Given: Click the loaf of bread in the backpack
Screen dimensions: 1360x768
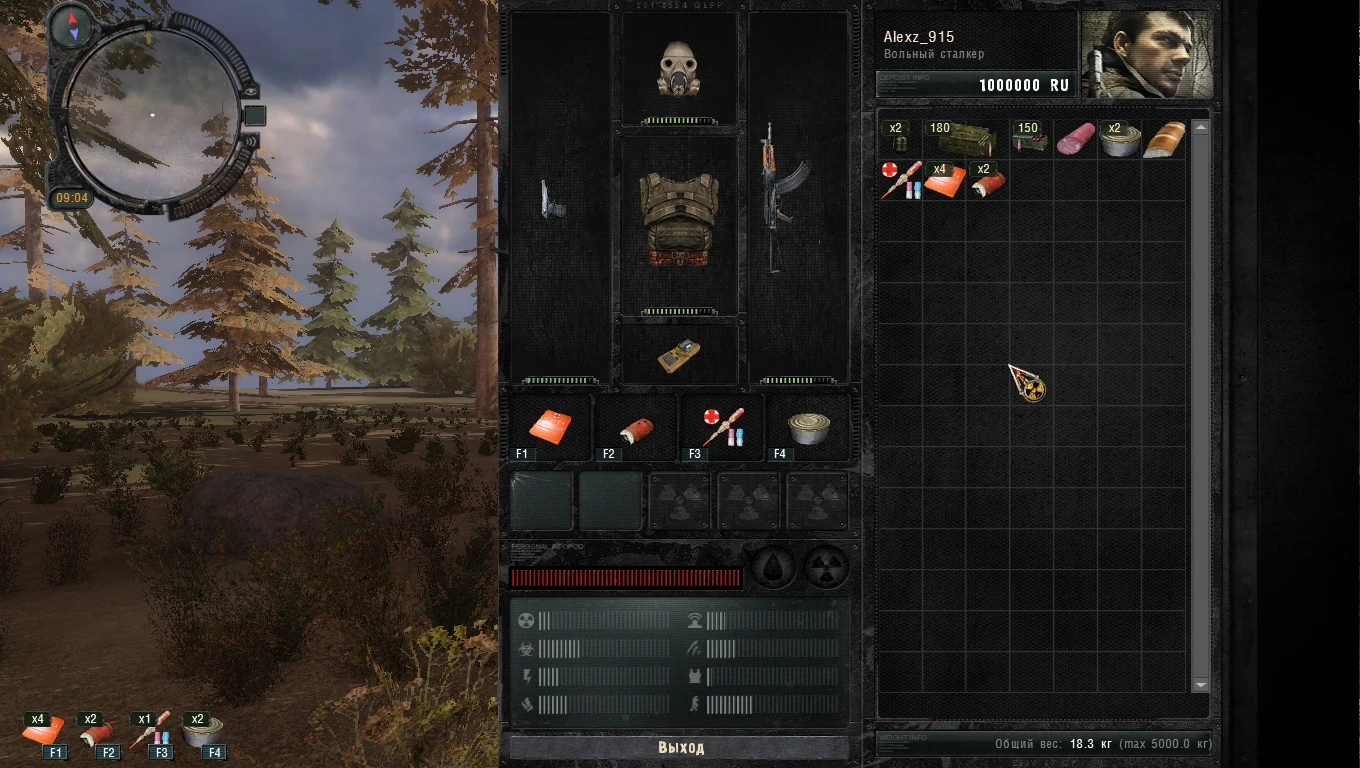Looking at the screenshot, I should [x=1166, y=138].
